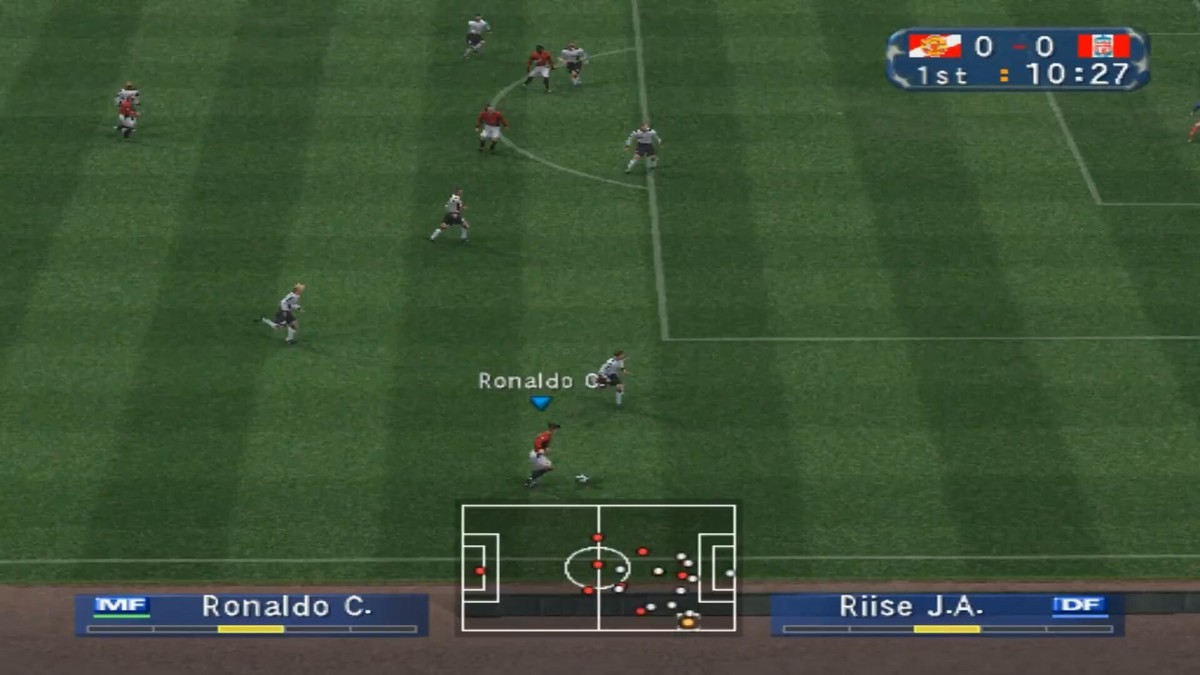Select the Riise J.A. player name panel

[946, 614]
